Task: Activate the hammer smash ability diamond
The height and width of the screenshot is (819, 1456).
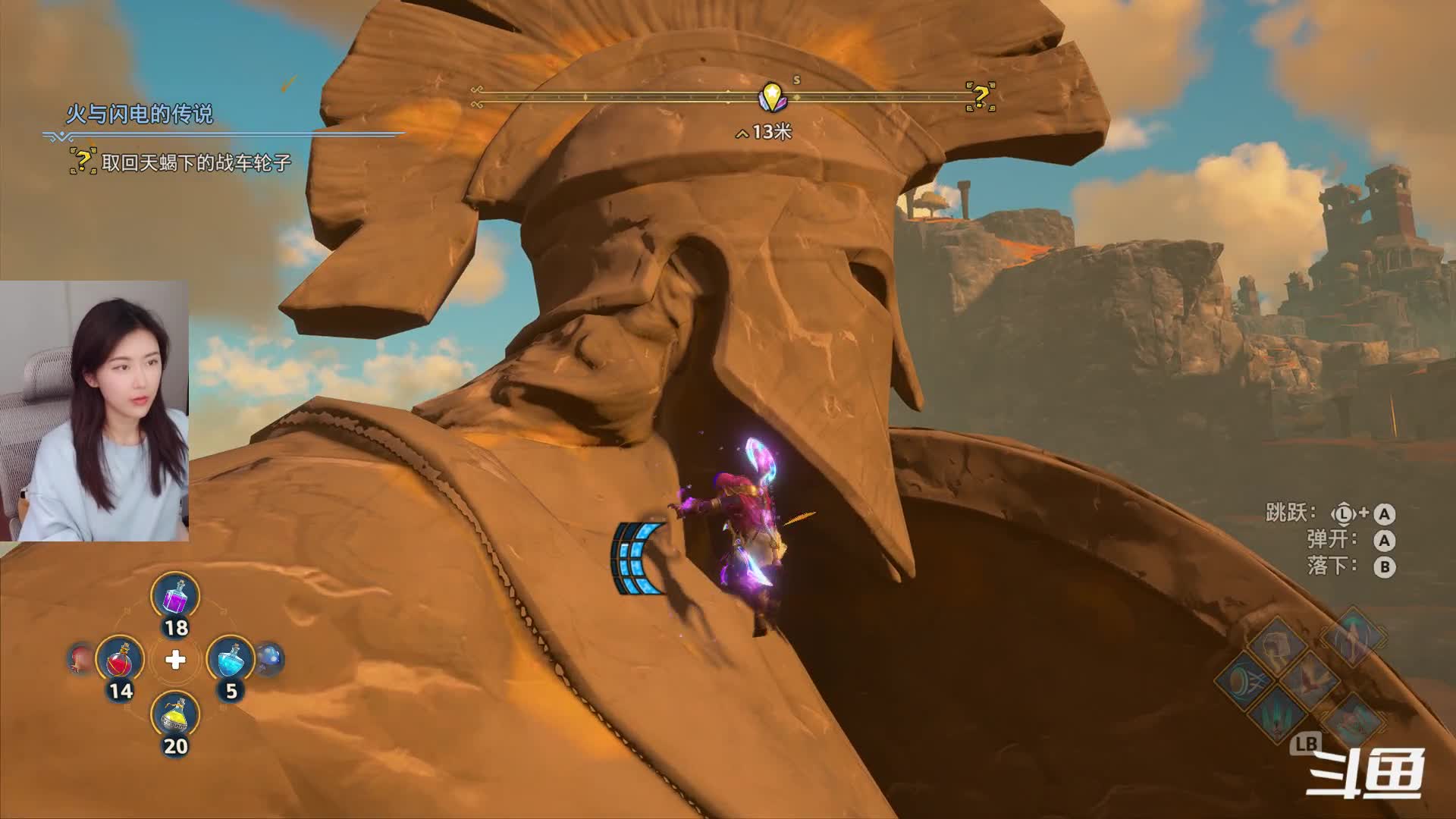Action: pos(1277,645)
